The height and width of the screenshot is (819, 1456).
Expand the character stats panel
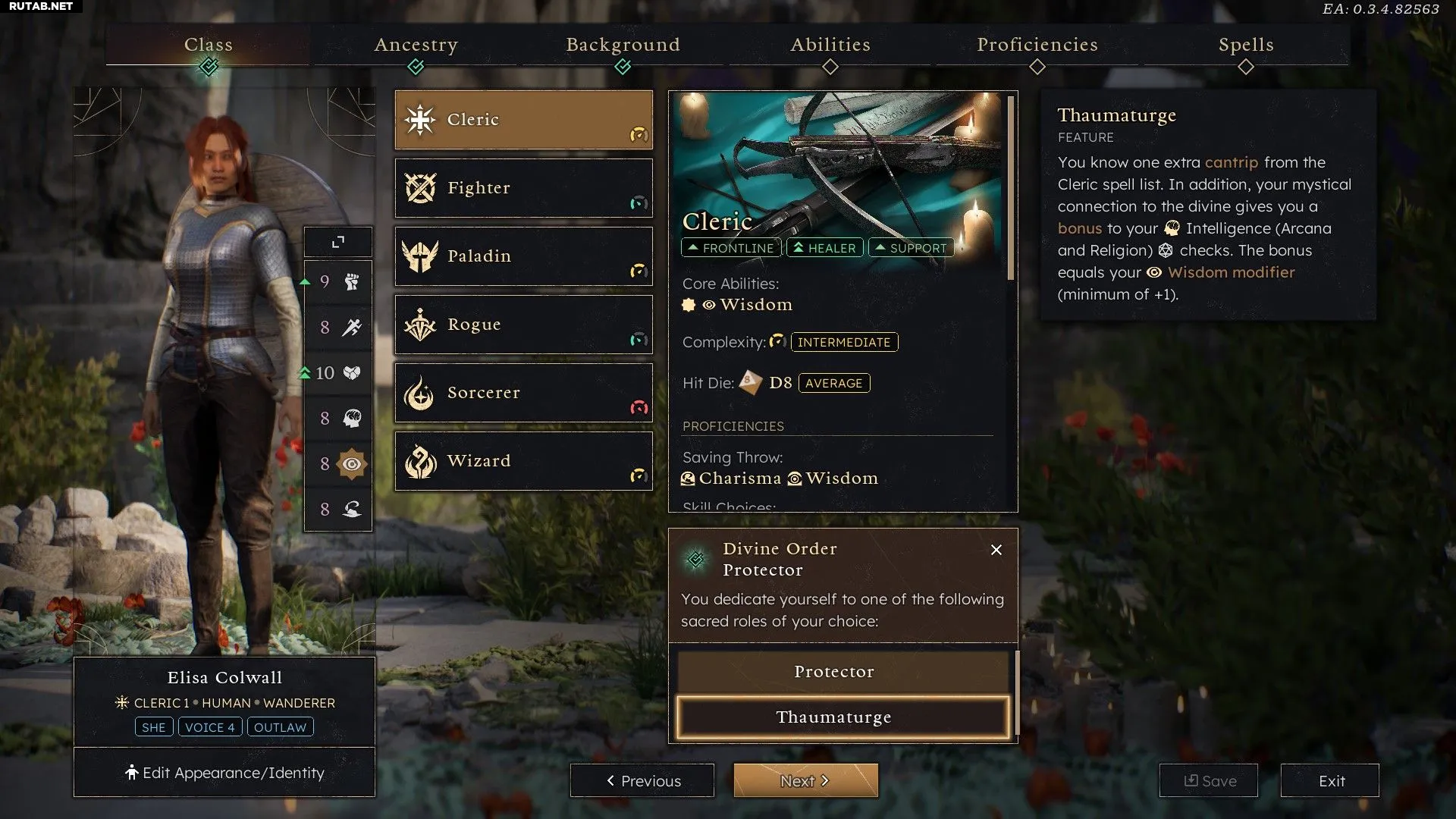tap(338, 242)
